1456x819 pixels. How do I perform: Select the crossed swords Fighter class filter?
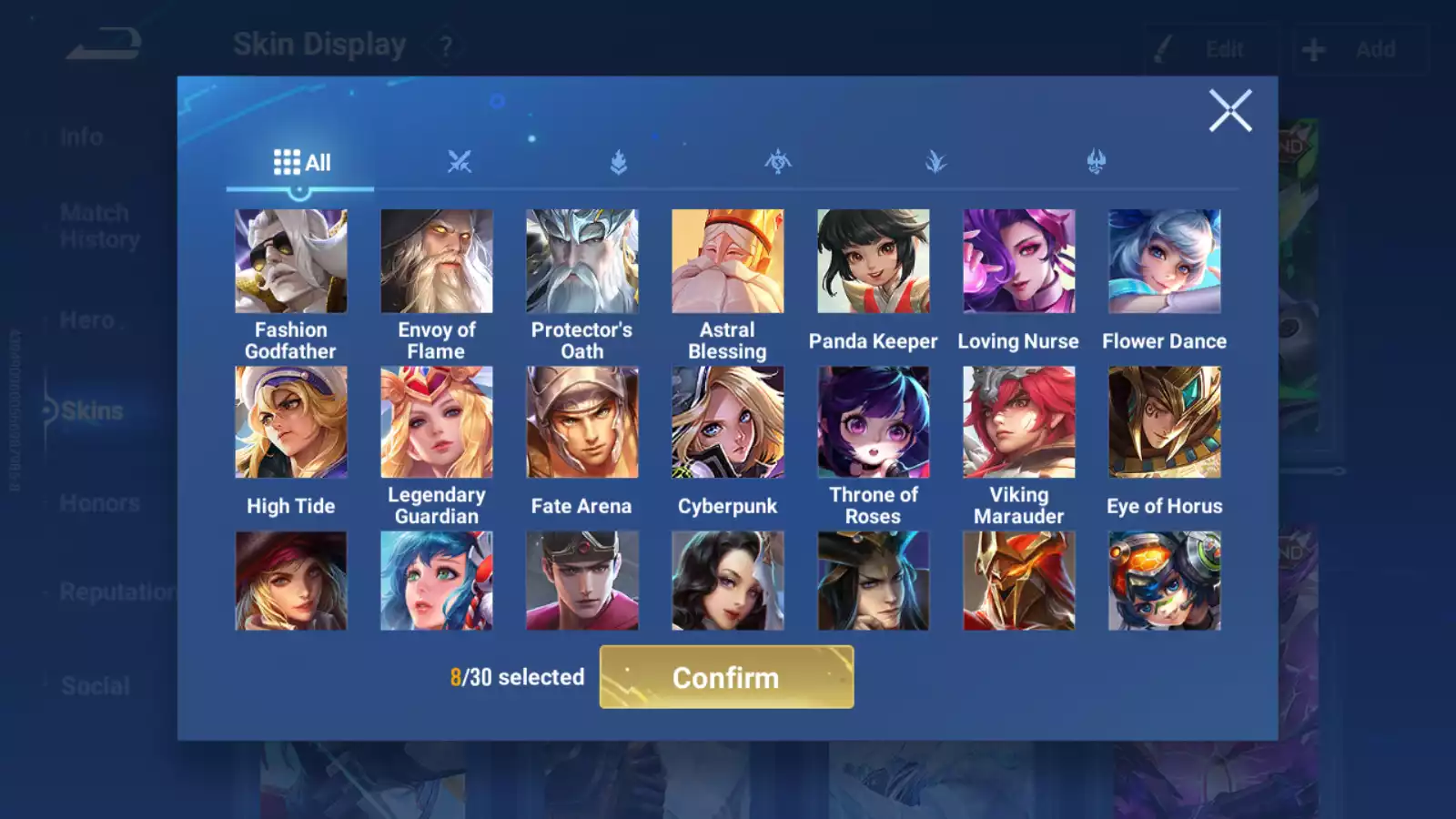[x=460, y=161]
